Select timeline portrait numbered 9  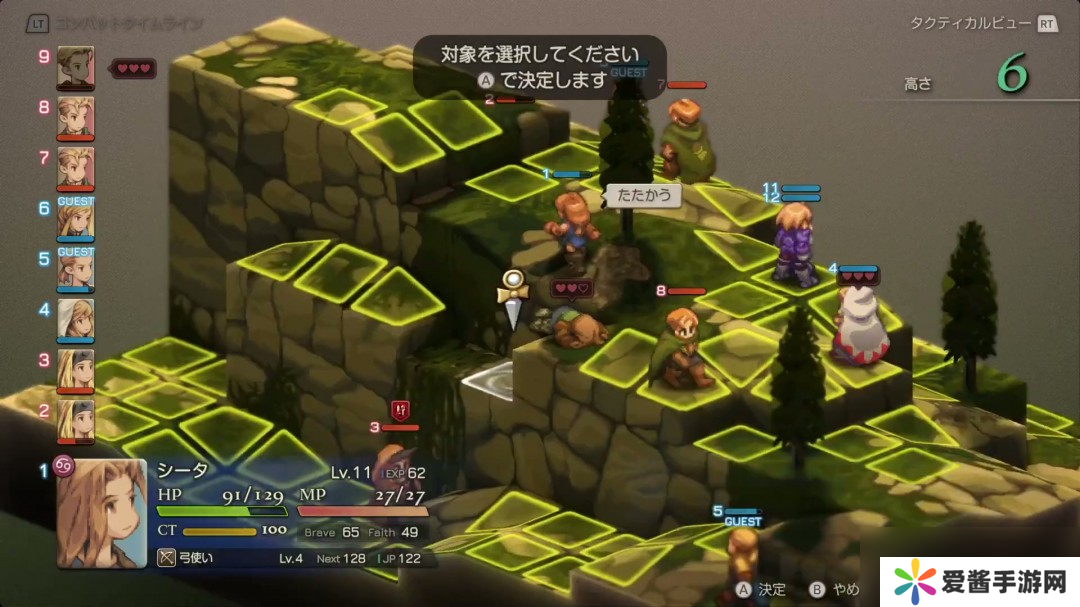click(x=76, y=68)
